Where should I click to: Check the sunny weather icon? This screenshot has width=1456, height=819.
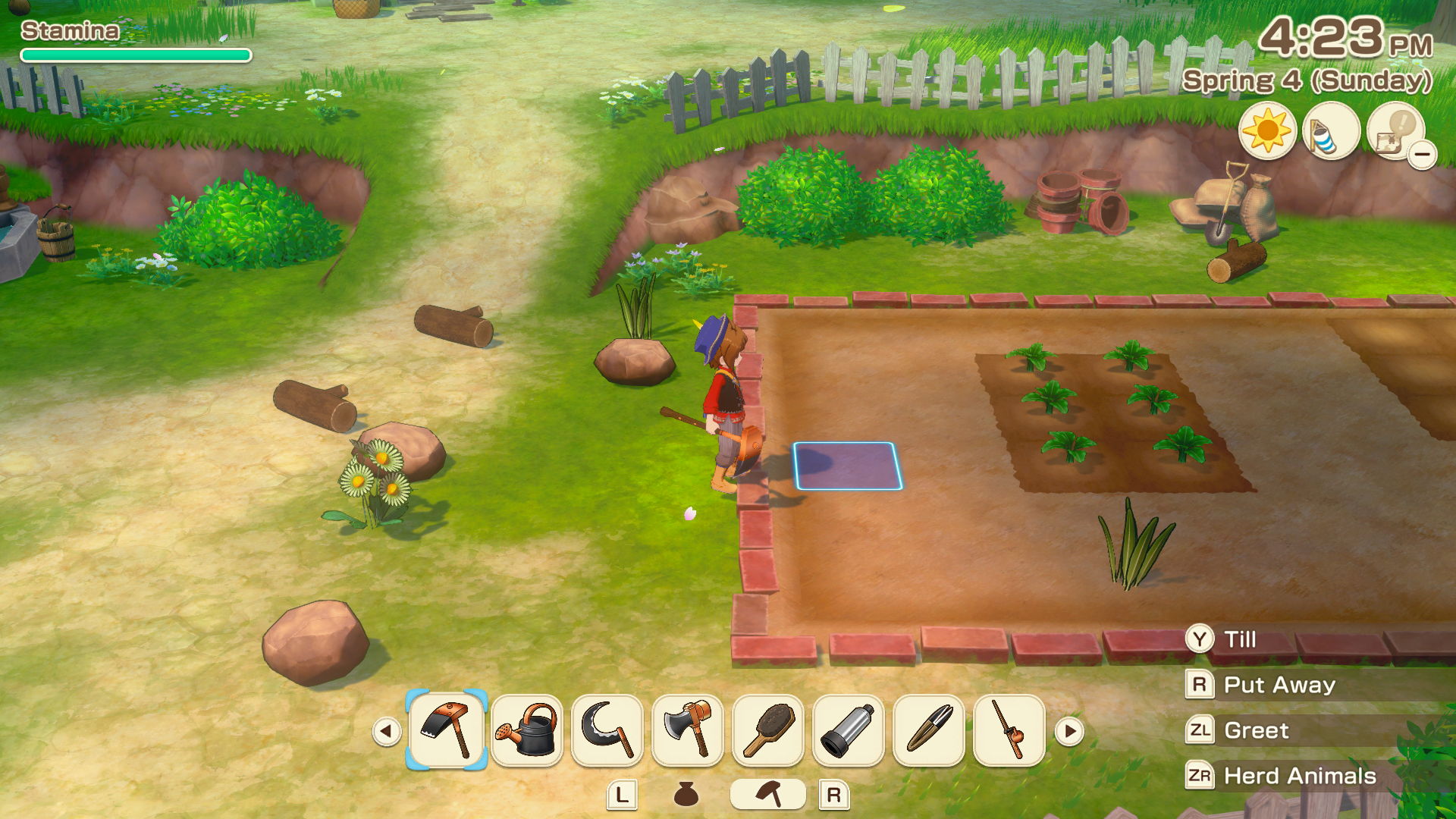point(1267,131)
